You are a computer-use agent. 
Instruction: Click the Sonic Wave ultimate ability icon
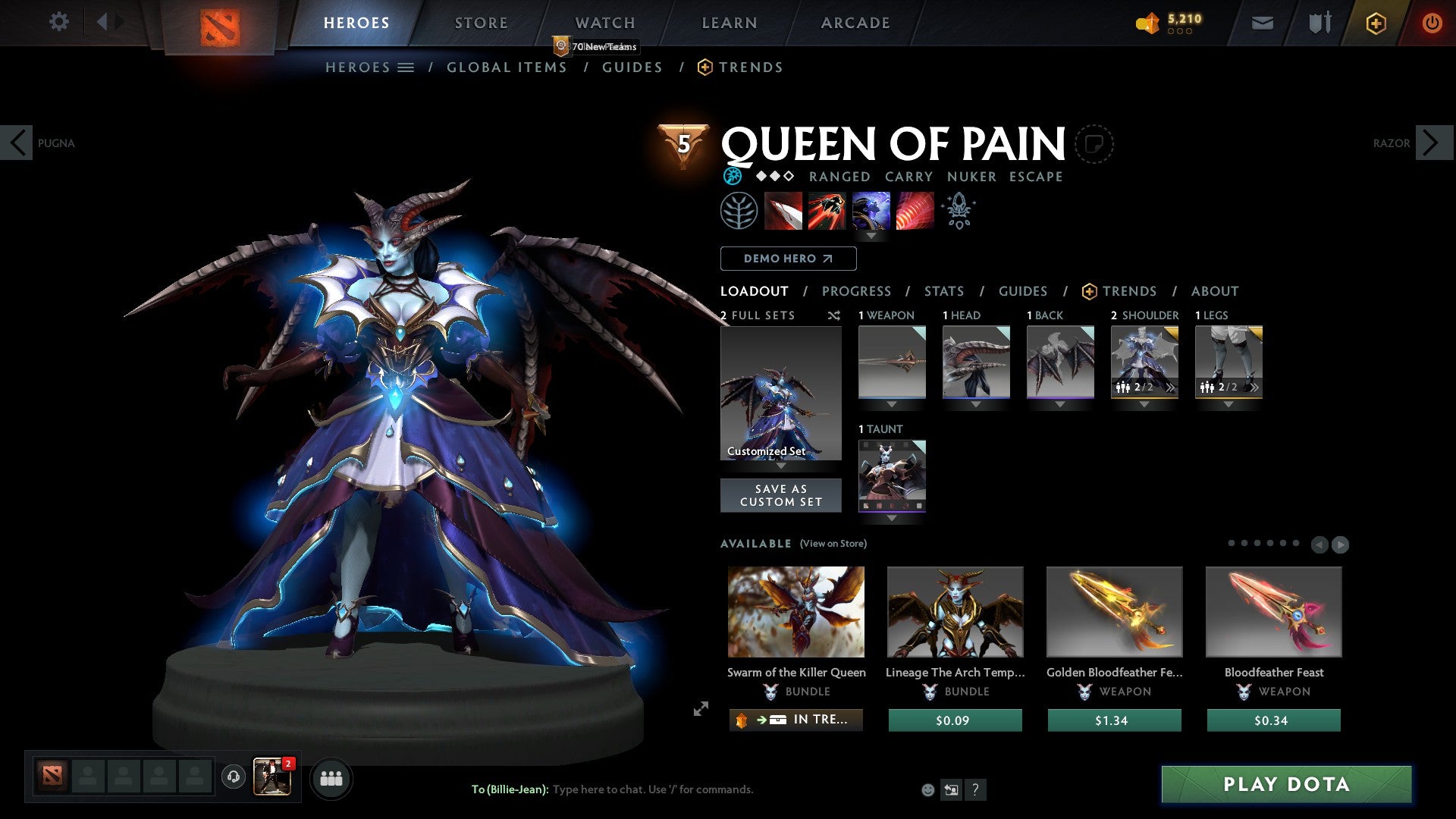pyautogui.click(x=914, y=211)
